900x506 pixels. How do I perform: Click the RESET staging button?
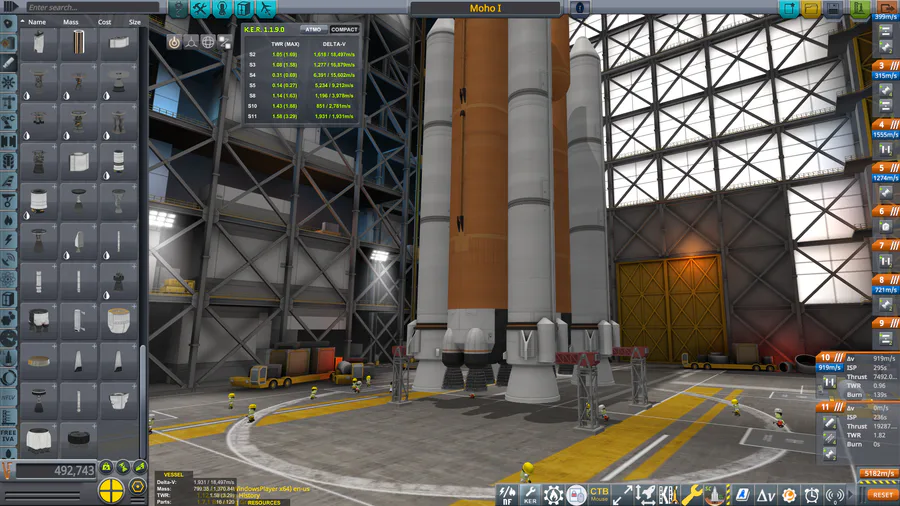pyautogui.click(x=882, y=494)
